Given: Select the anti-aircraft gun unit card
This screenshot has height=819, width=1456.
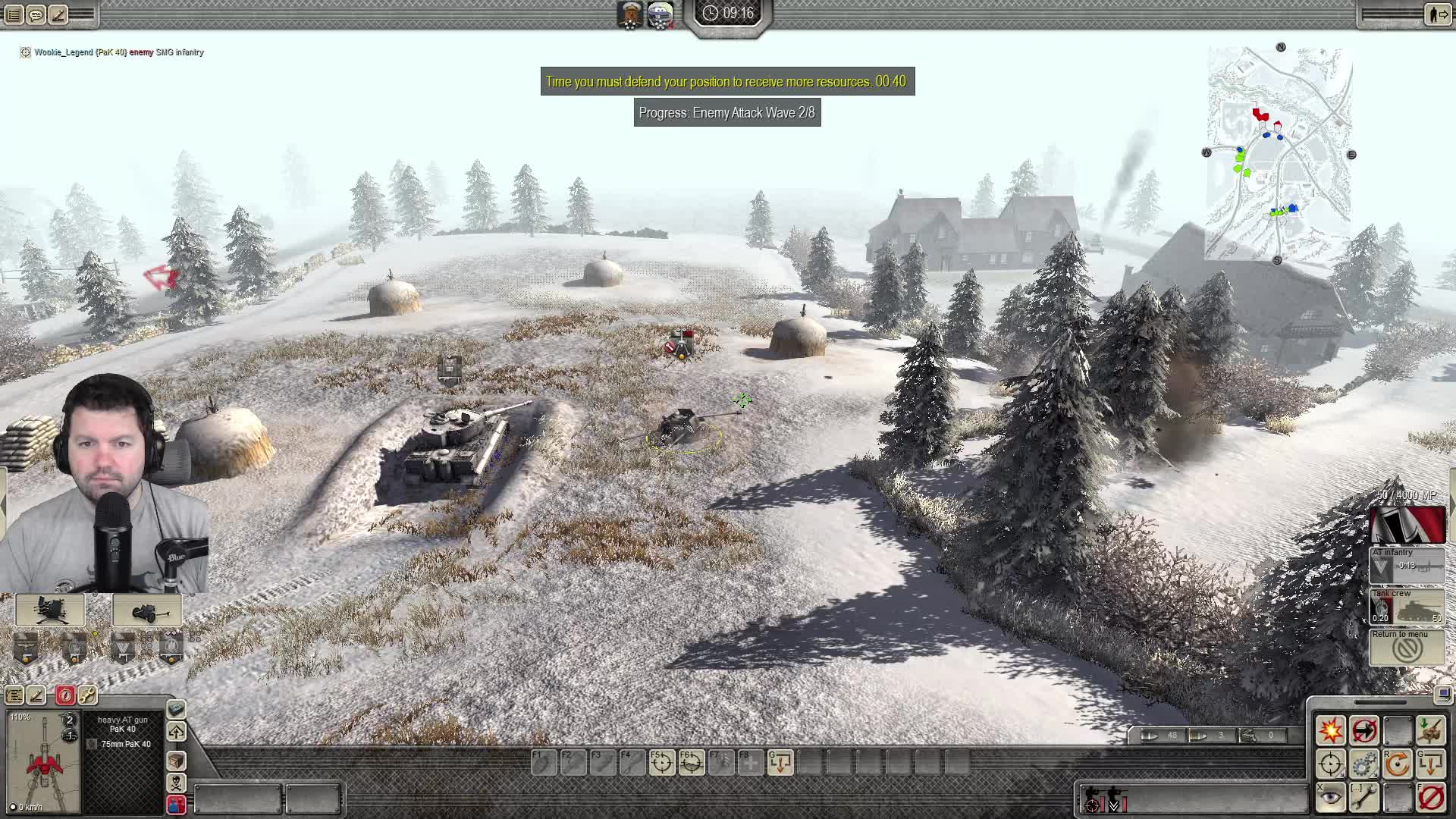Looking at the screenshot, I should (x=50, y=610).
